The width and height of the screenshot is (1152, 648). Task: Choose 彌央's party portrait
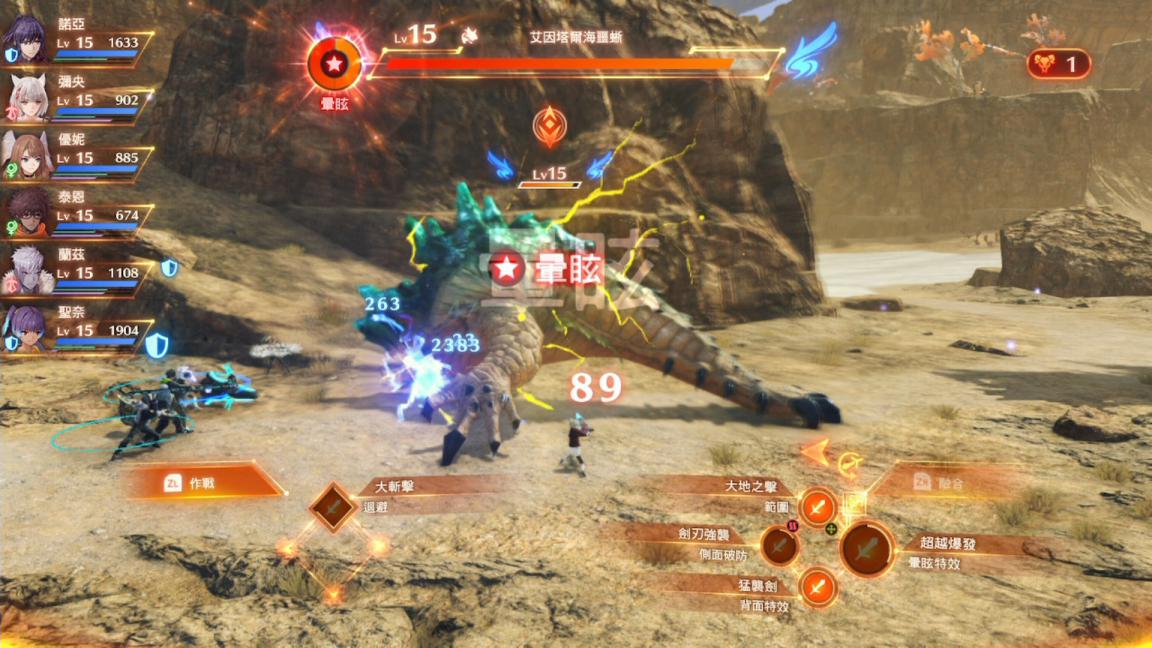click(x=26, y=98)
